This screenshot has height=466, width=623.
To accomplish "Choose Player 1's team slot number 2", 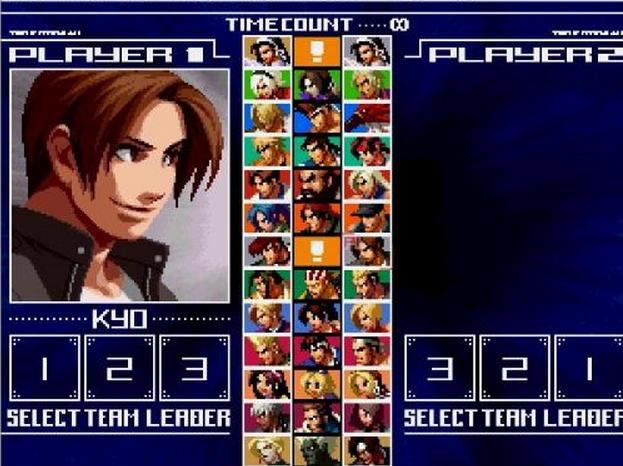I will [x=119, y=368].
